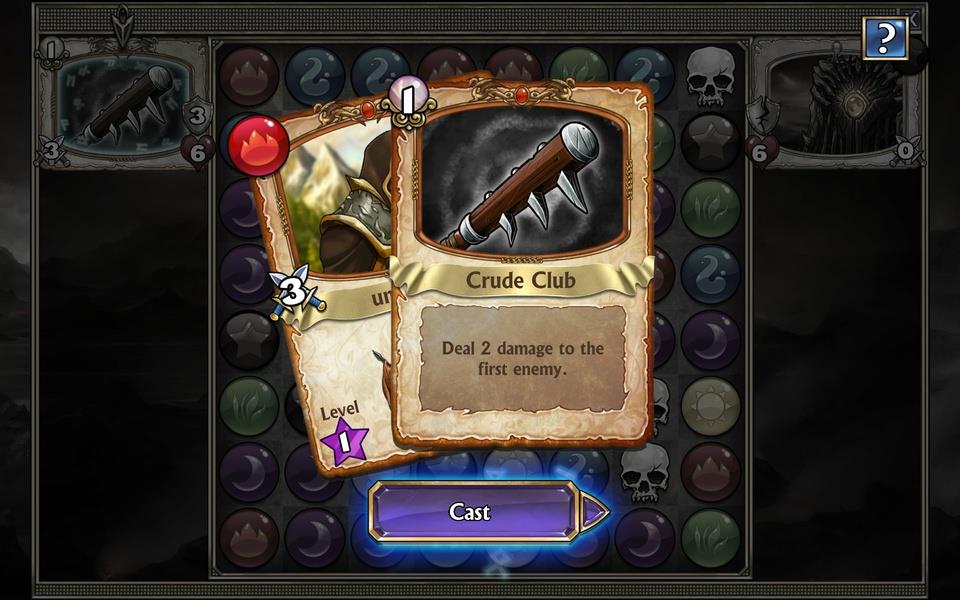Open the question mark help button

[x=885, y=39]
